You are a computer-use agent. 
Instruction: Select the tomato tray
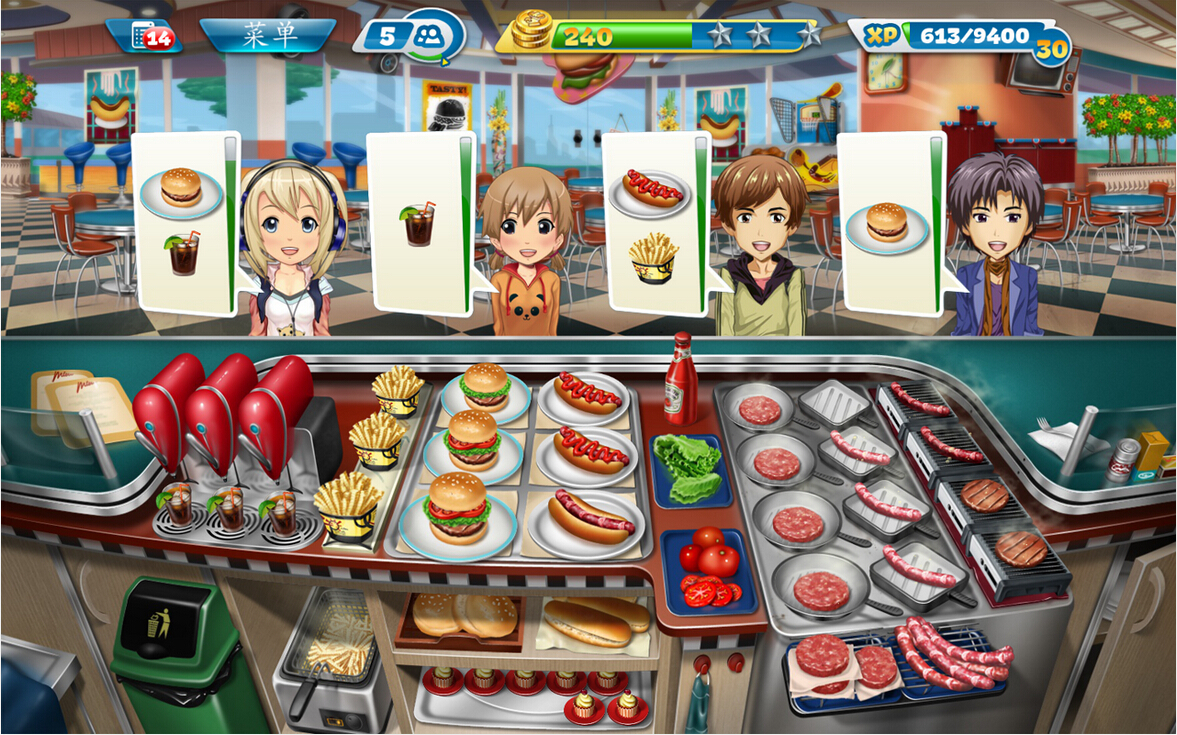[709, 570]
